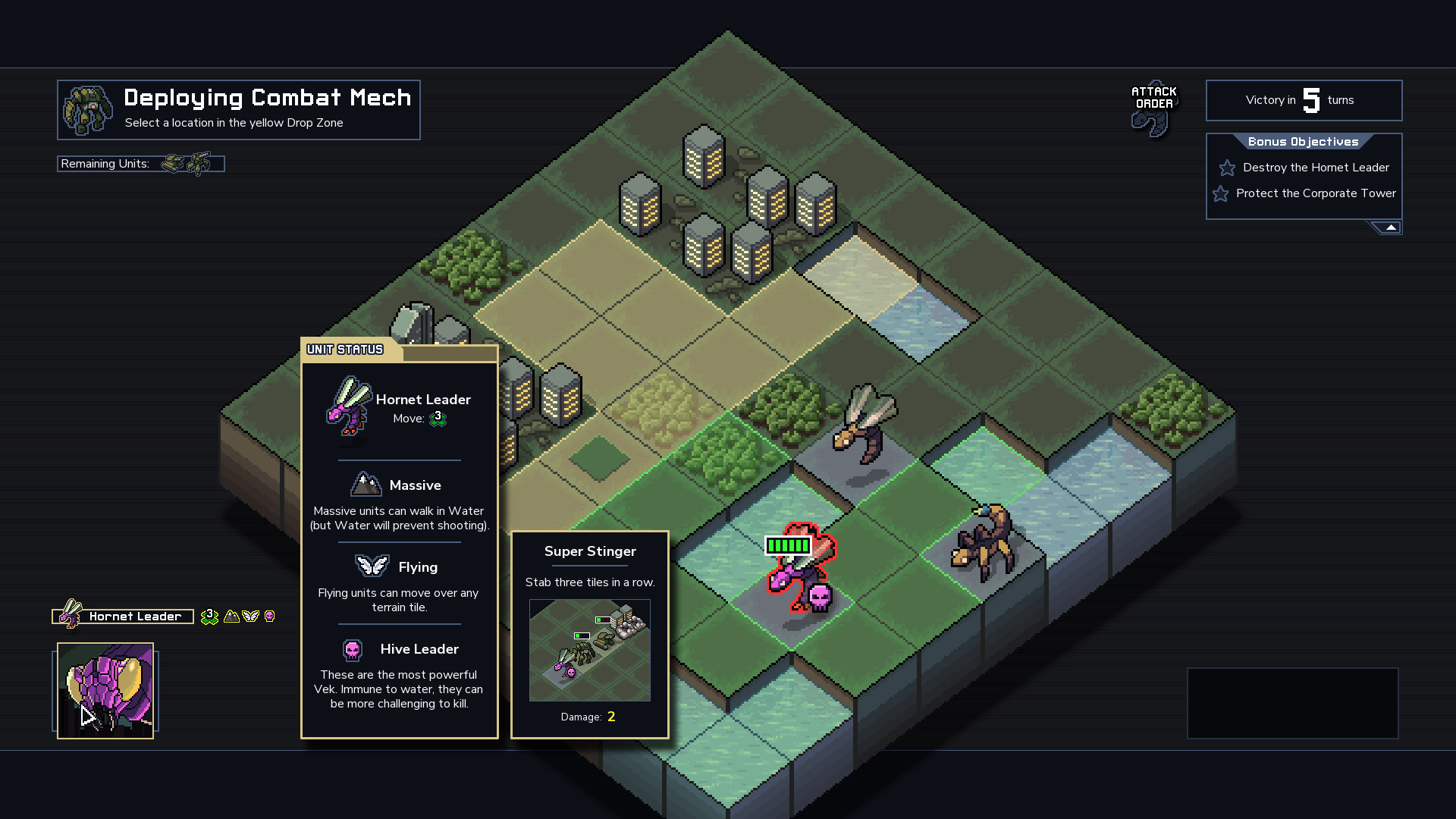The width and height of the screenshot is (1456, 819).
Task: Click the Victory in 5 turns panel
Action: [x=1304, y=100]
